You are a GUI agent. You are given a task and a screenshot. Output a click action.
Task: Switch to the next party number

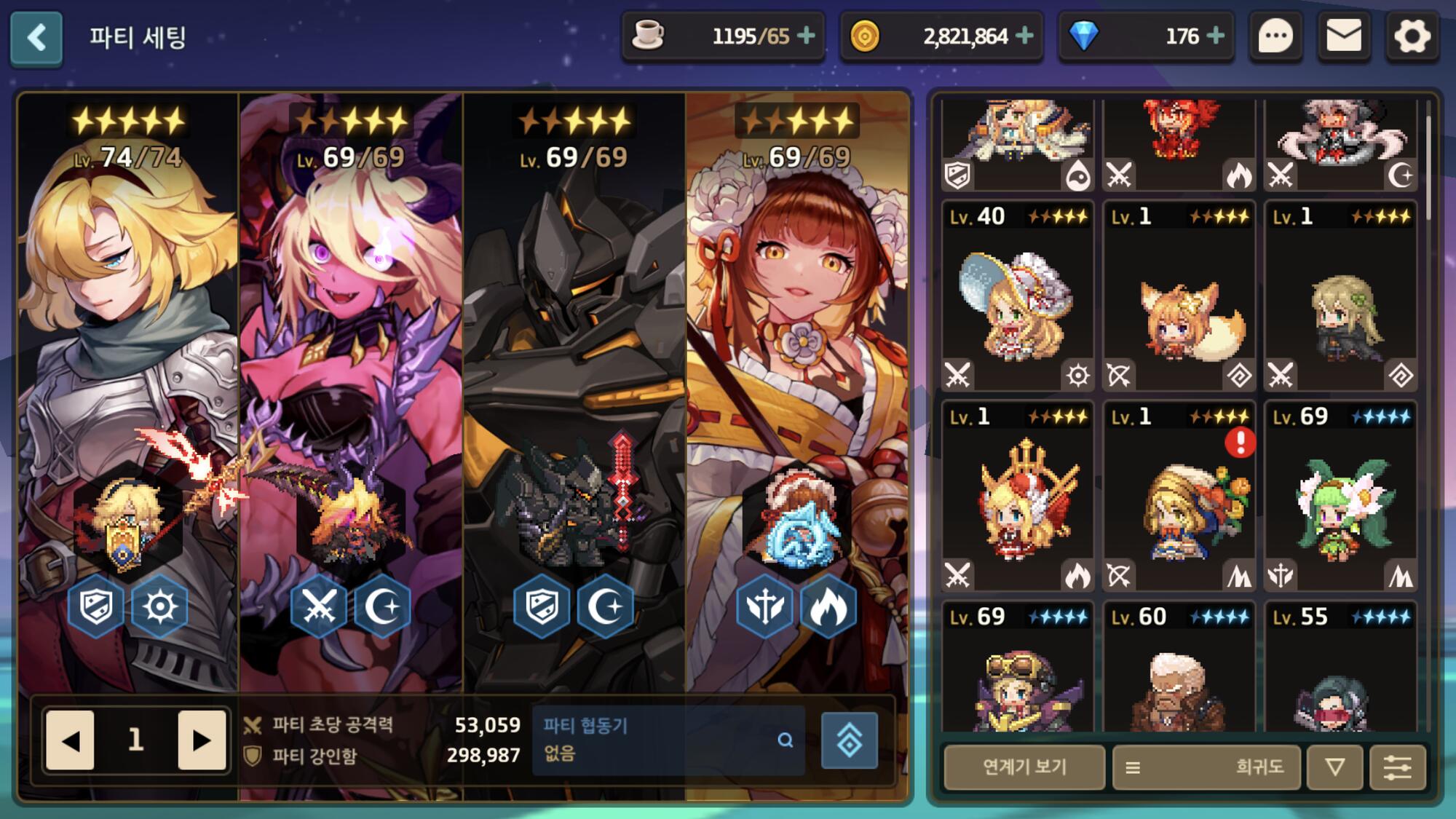[x=202, y=740]
